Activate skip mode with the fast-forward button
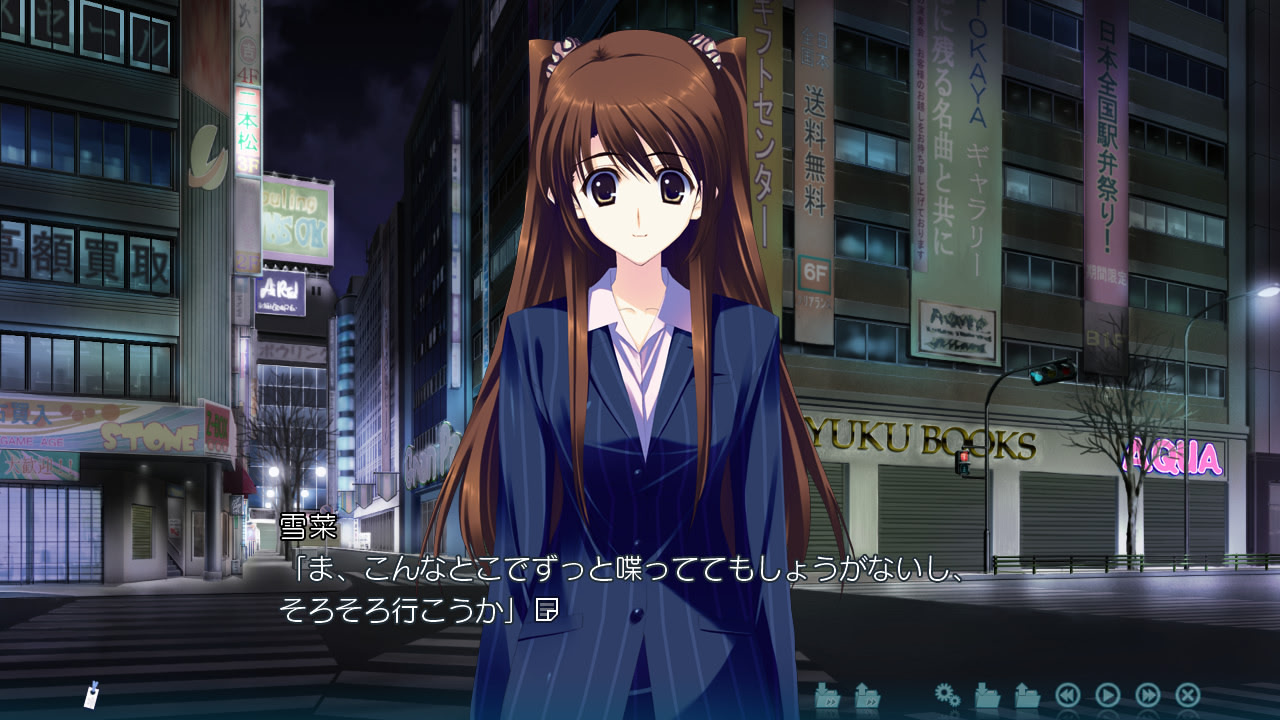This screenshot has width=1280, height=720. [1149, 694]
